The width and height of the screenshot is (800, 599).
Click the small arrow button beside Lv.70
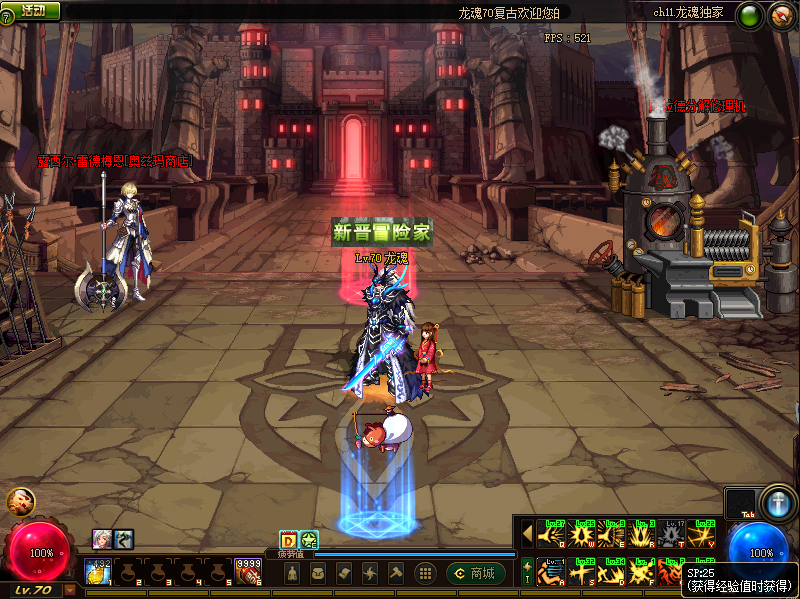(69, 590)
